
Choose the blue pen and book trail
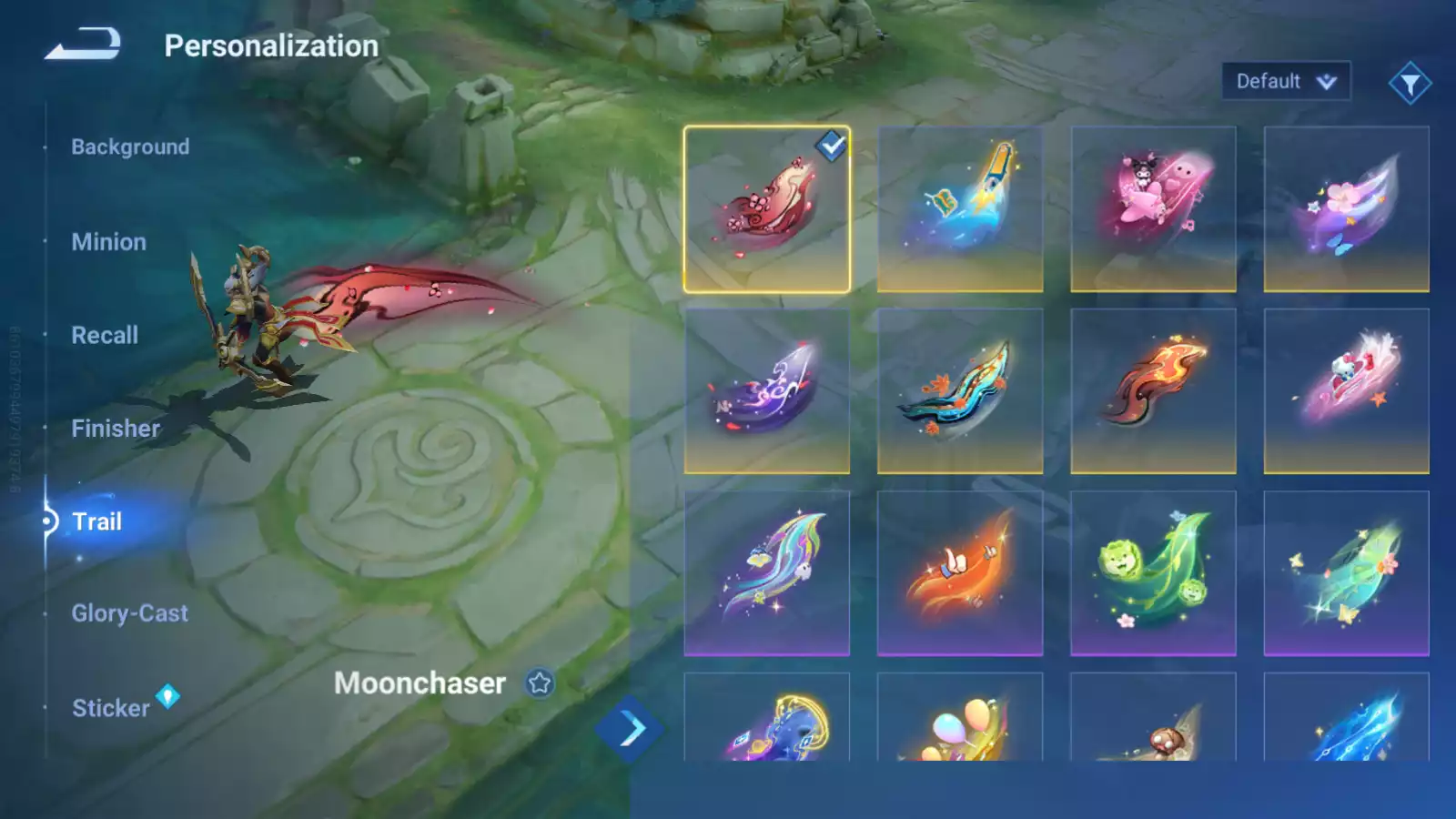[960, 209]
